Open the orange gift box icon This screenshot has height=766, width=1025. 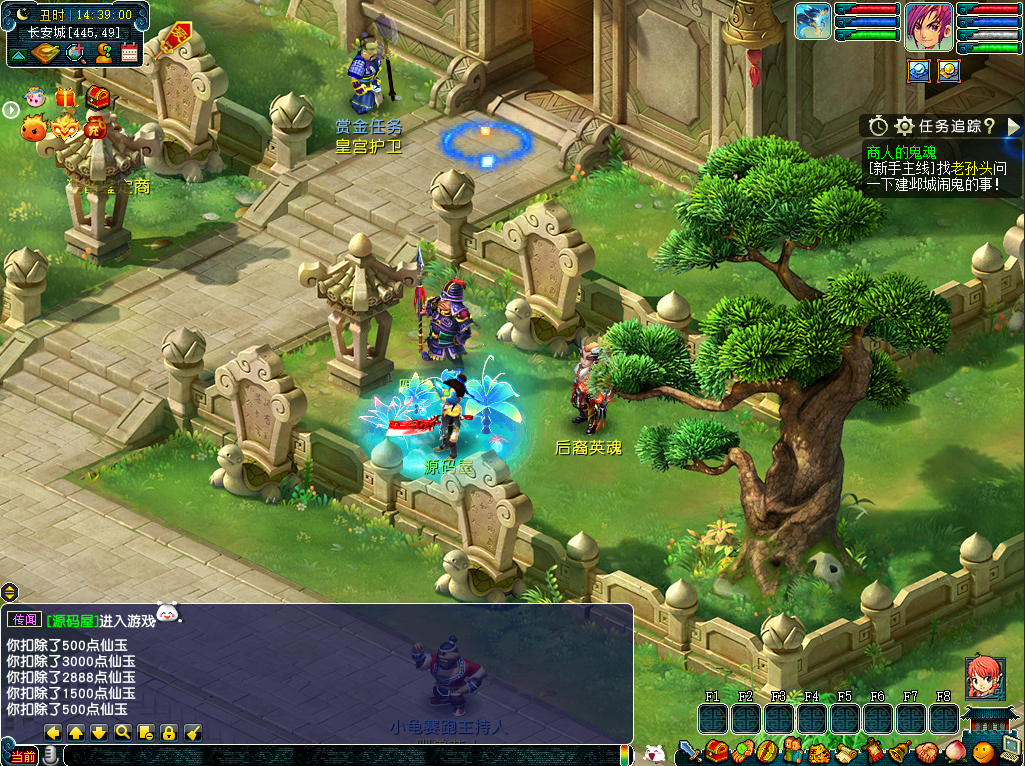[x=65, y=98]
